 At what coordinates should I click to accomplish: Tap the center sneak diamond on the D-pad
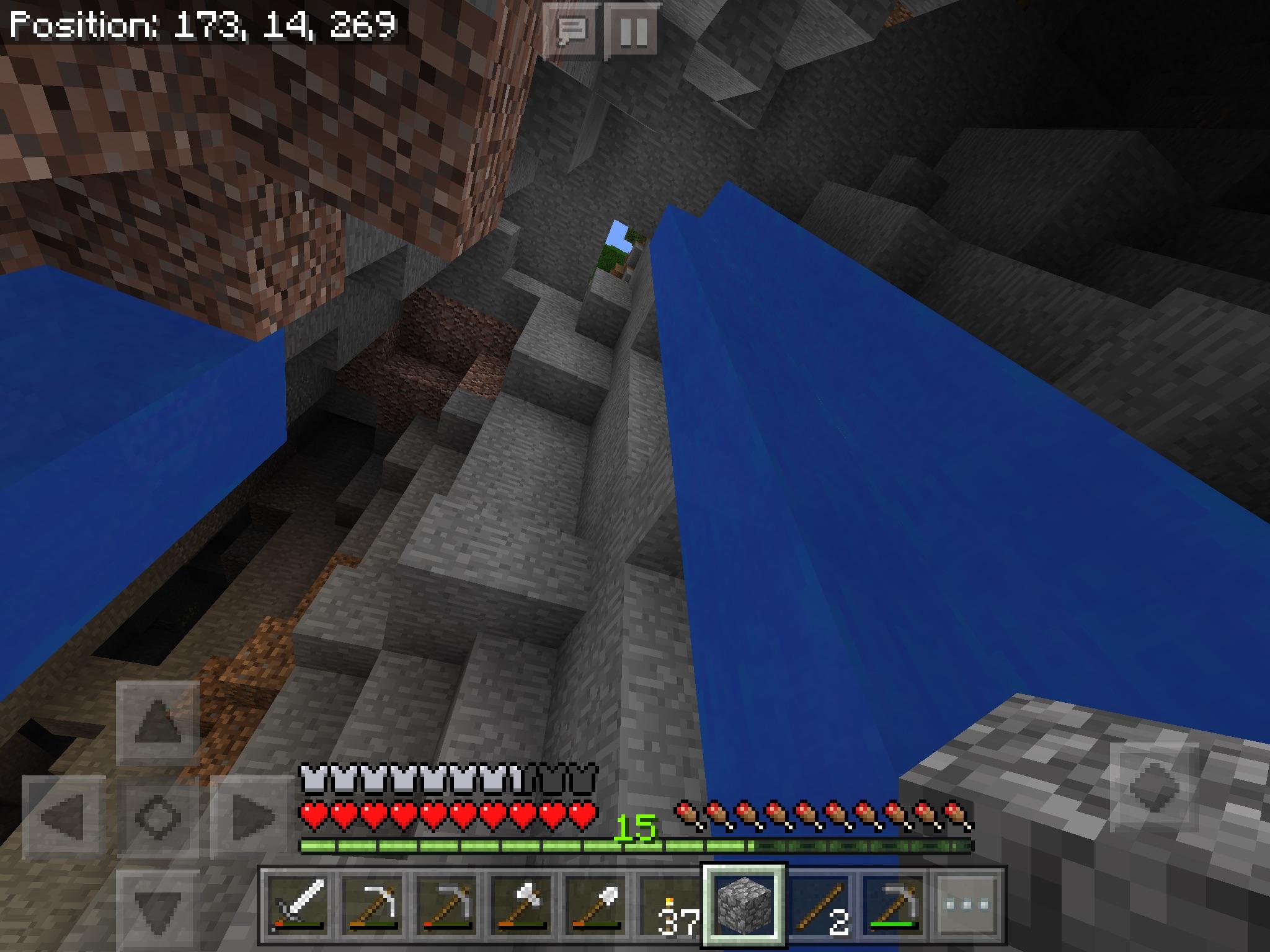click(157, 818)
